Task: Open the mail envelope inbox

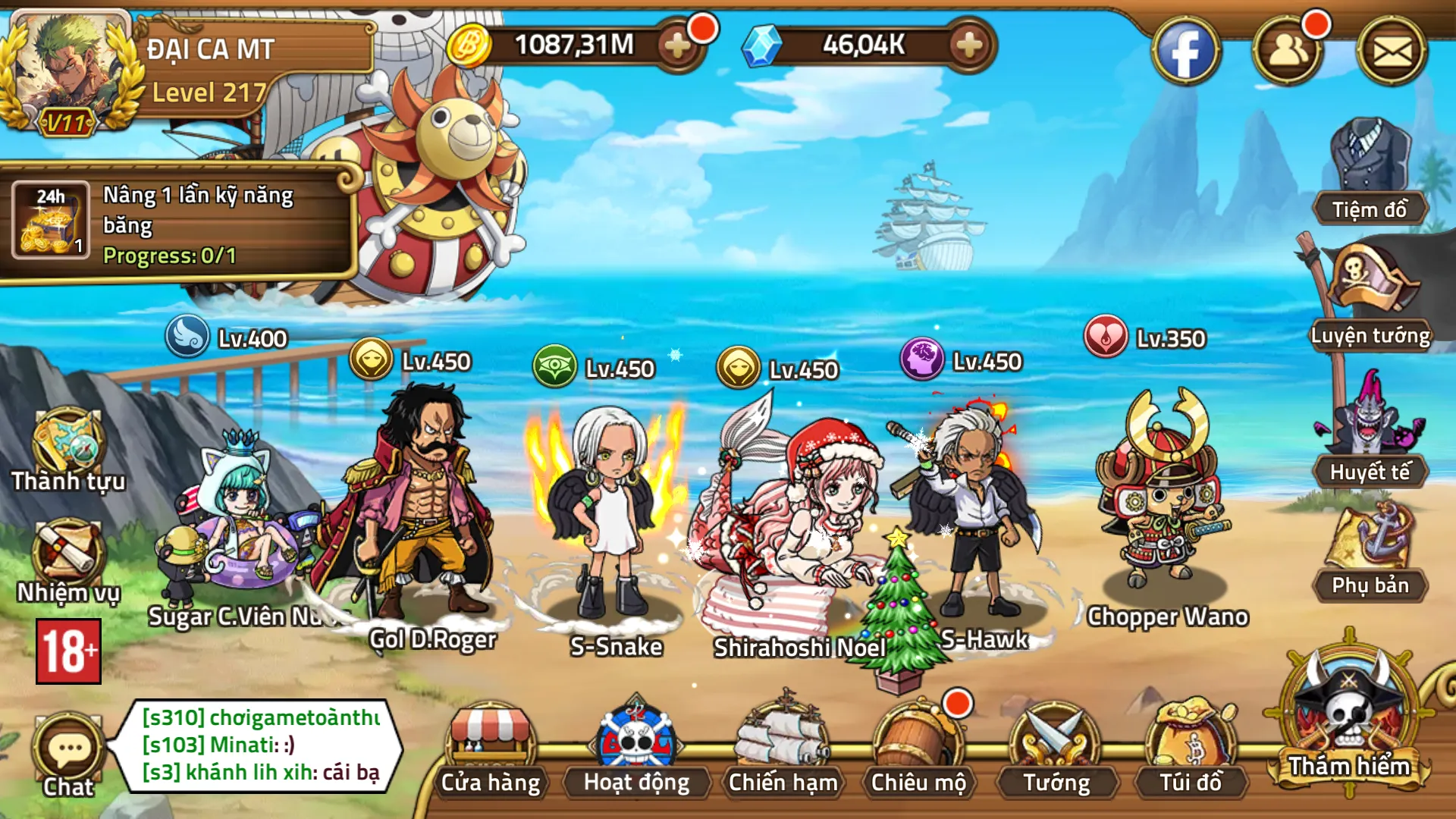Action: click(1392, 52)
